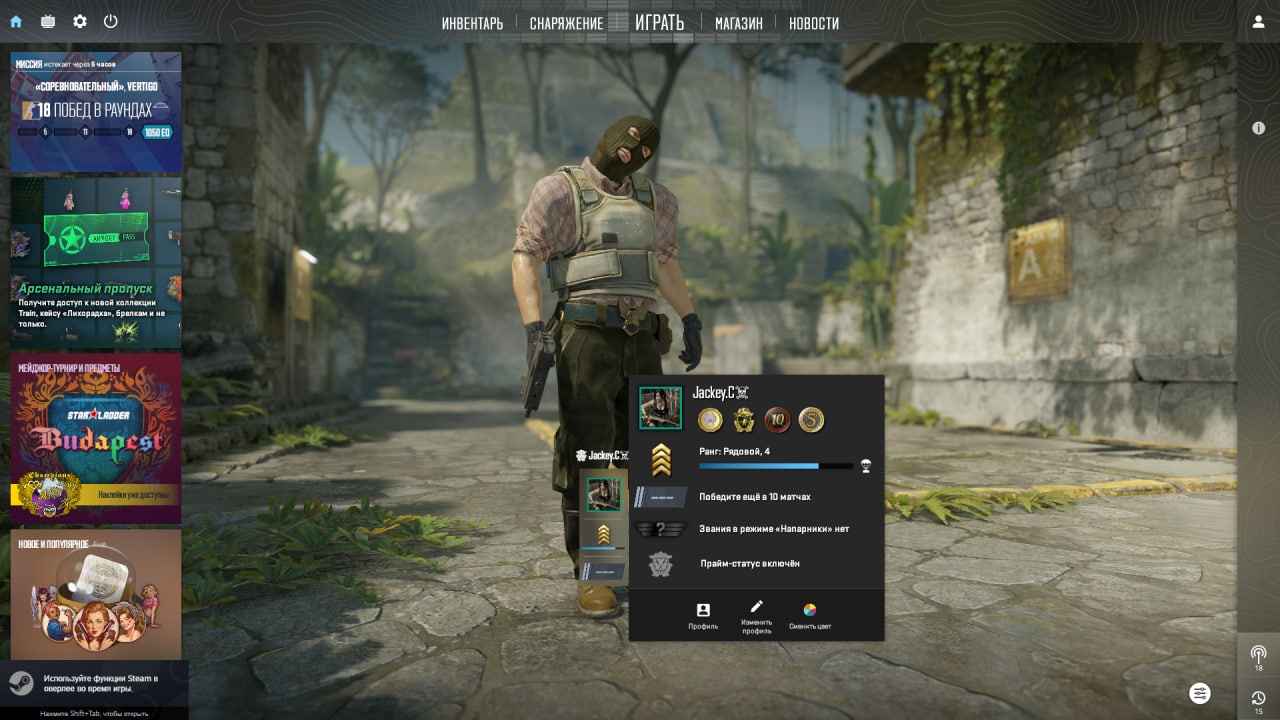Open the МАГАЗИН menu item
This screenshot has height=720, width=1280.
click(x=737, y=22)
